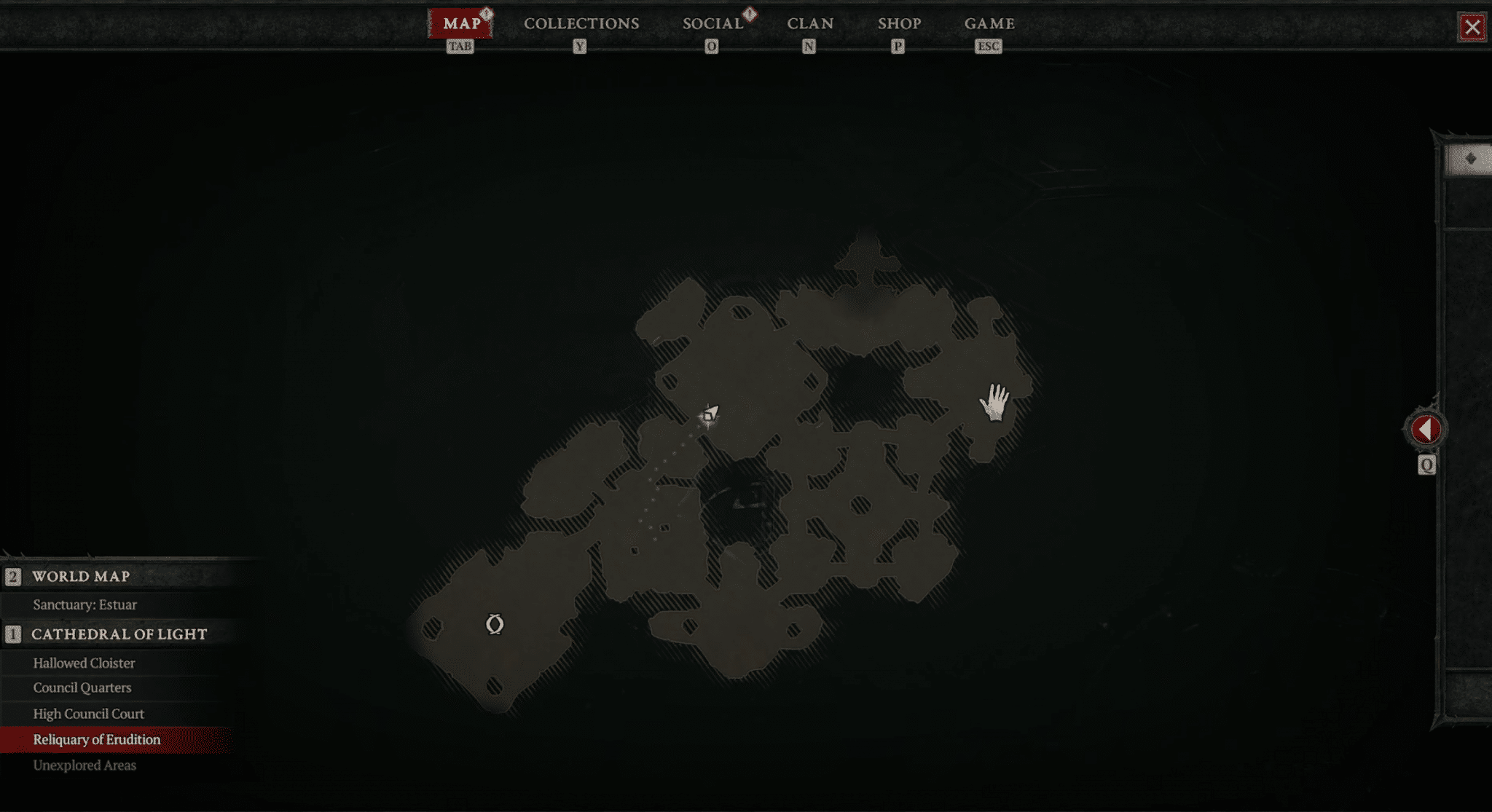Click the white hand marker on the map
1492x812 pixels.
point(994,402)
